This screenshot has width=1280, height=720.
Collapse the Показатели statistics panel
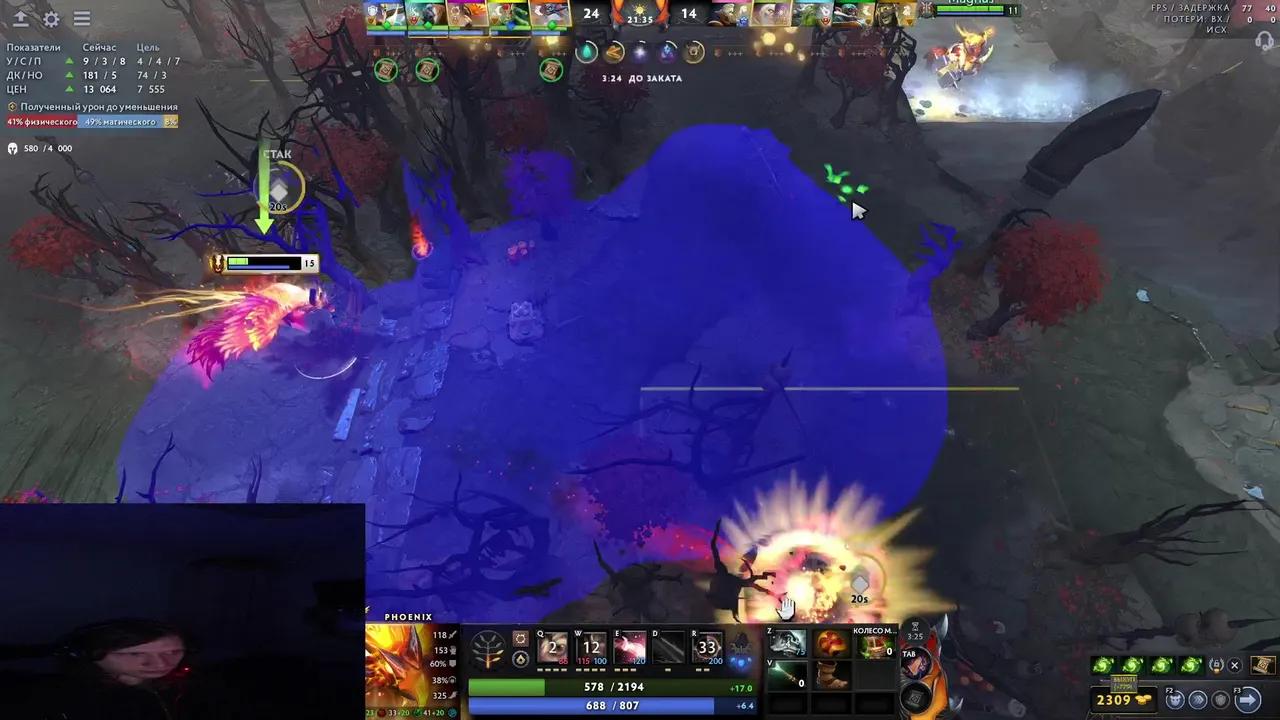(33, 47)
